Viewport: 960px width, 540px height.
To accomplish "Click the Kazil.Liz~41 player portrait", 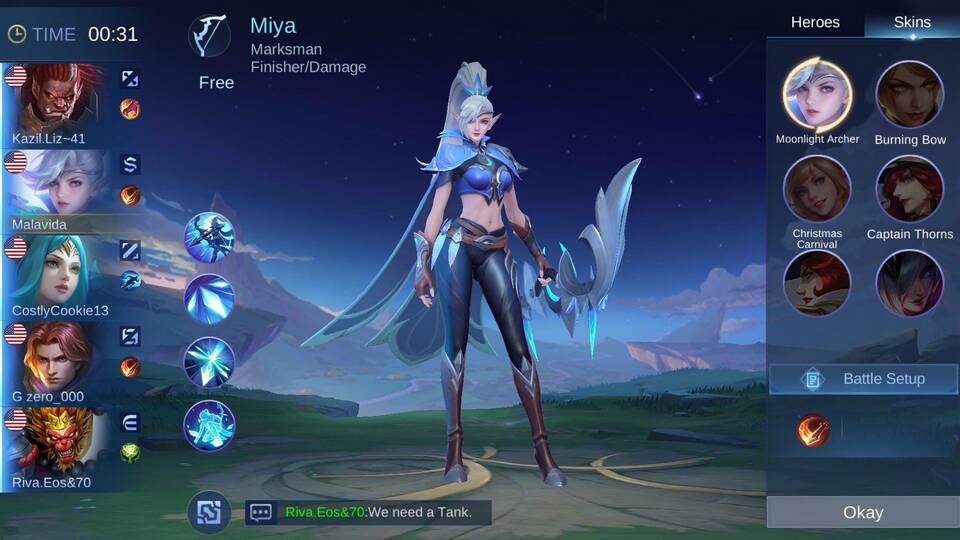I will click(58, 97).
